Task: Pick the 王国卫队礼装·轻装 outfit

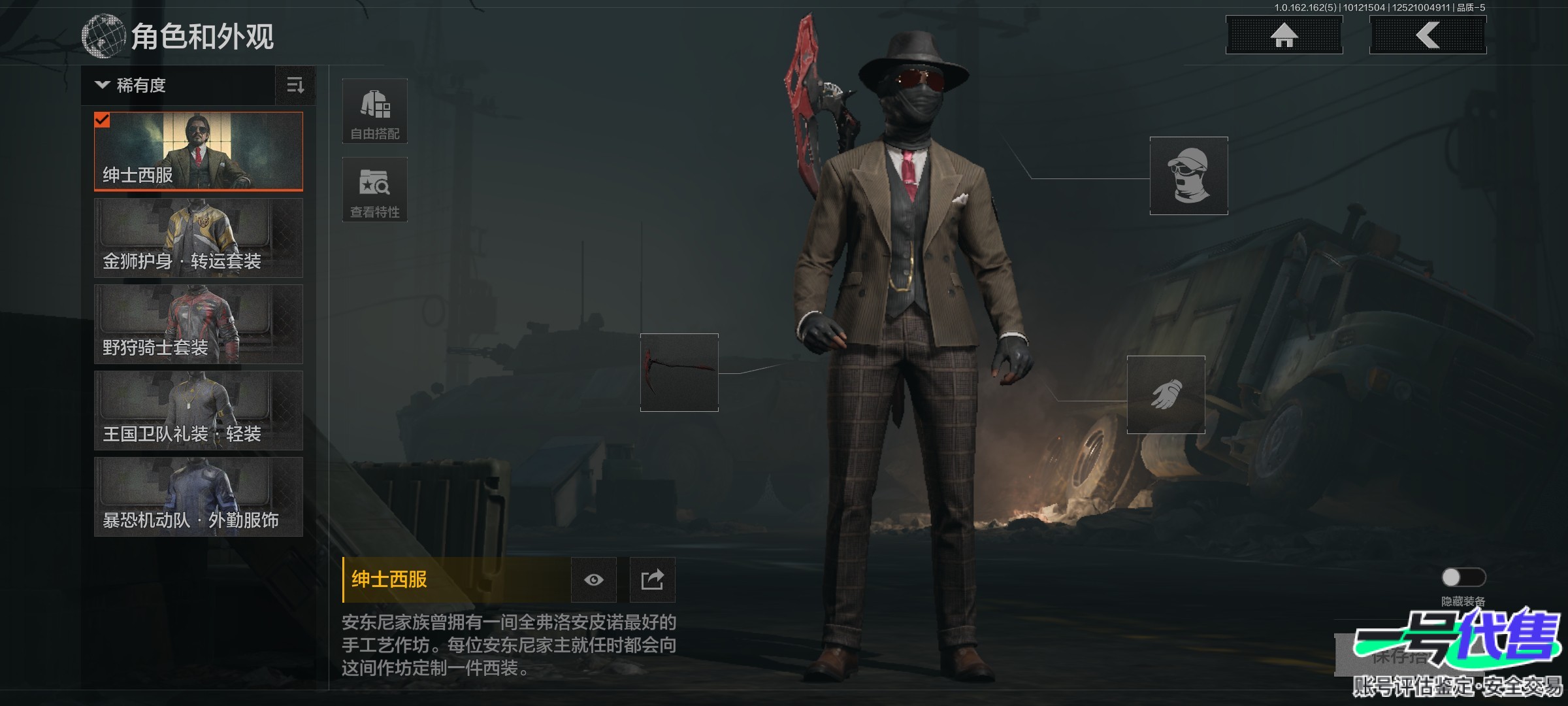Action: [199, 411]
